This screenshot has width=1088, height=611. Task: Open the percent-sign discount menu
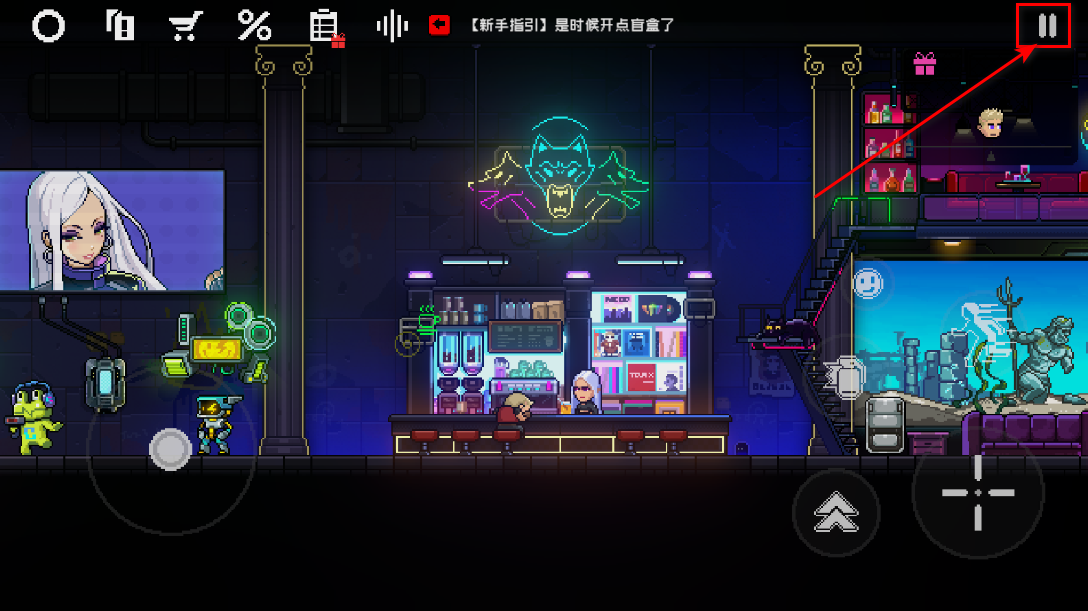pyautogui.click(x=254, y=26)
